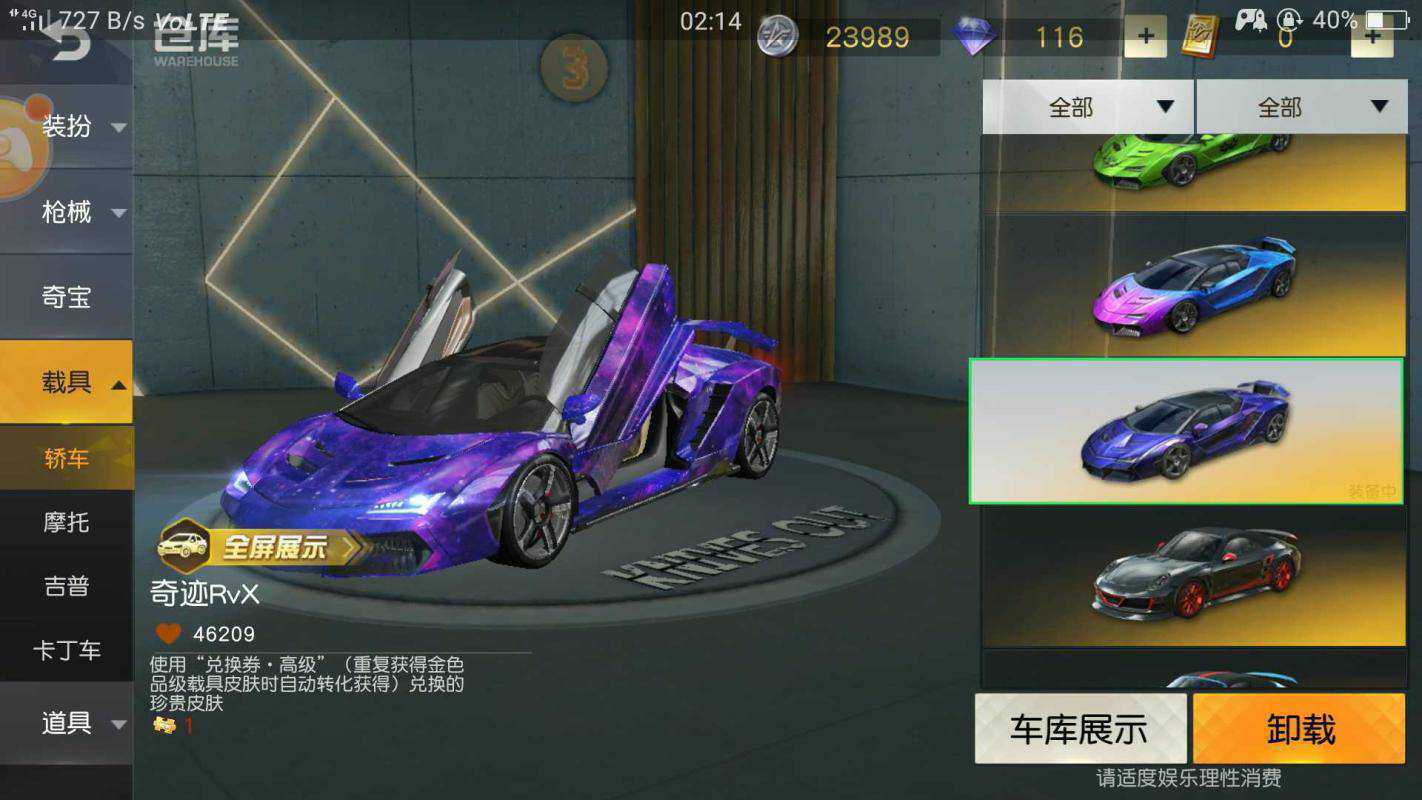Viewport: 1422px width, 800px height.
Task: Switch to the 摩托 motorcycle tab
Action: (x=67, y=522)
